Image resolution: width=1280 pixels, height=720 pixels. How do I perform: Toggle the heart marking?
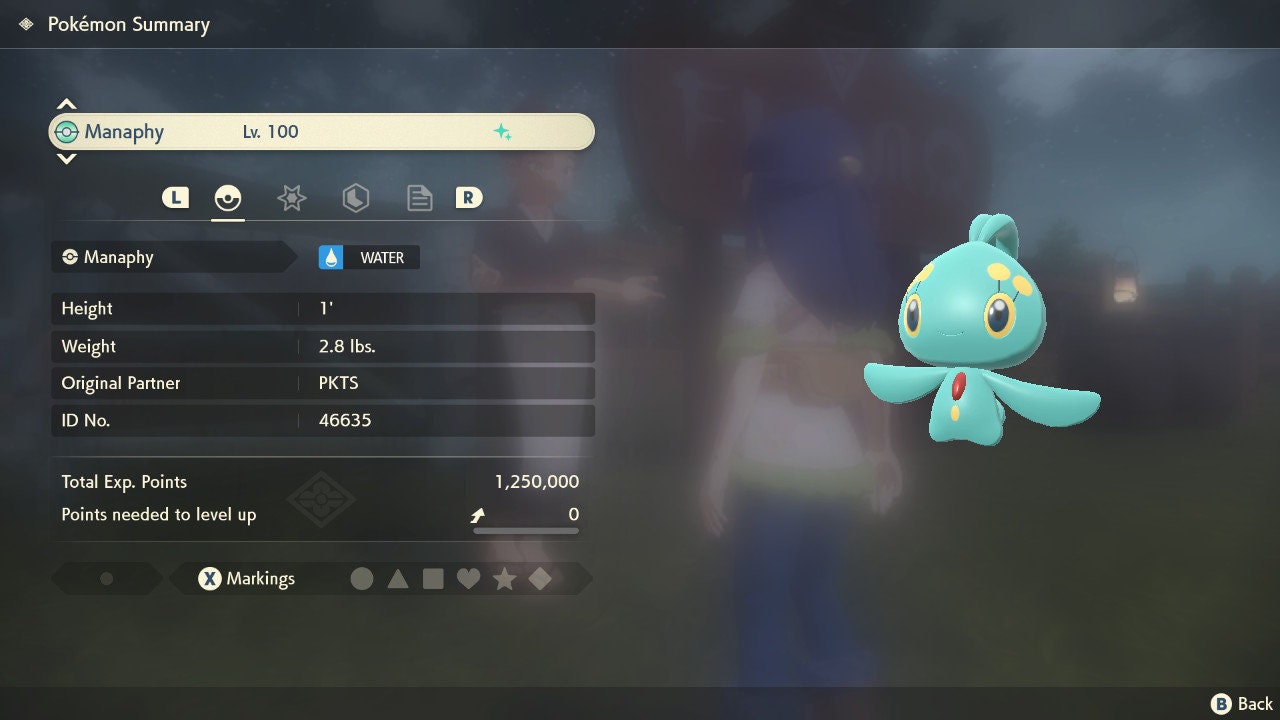point(468,579)
